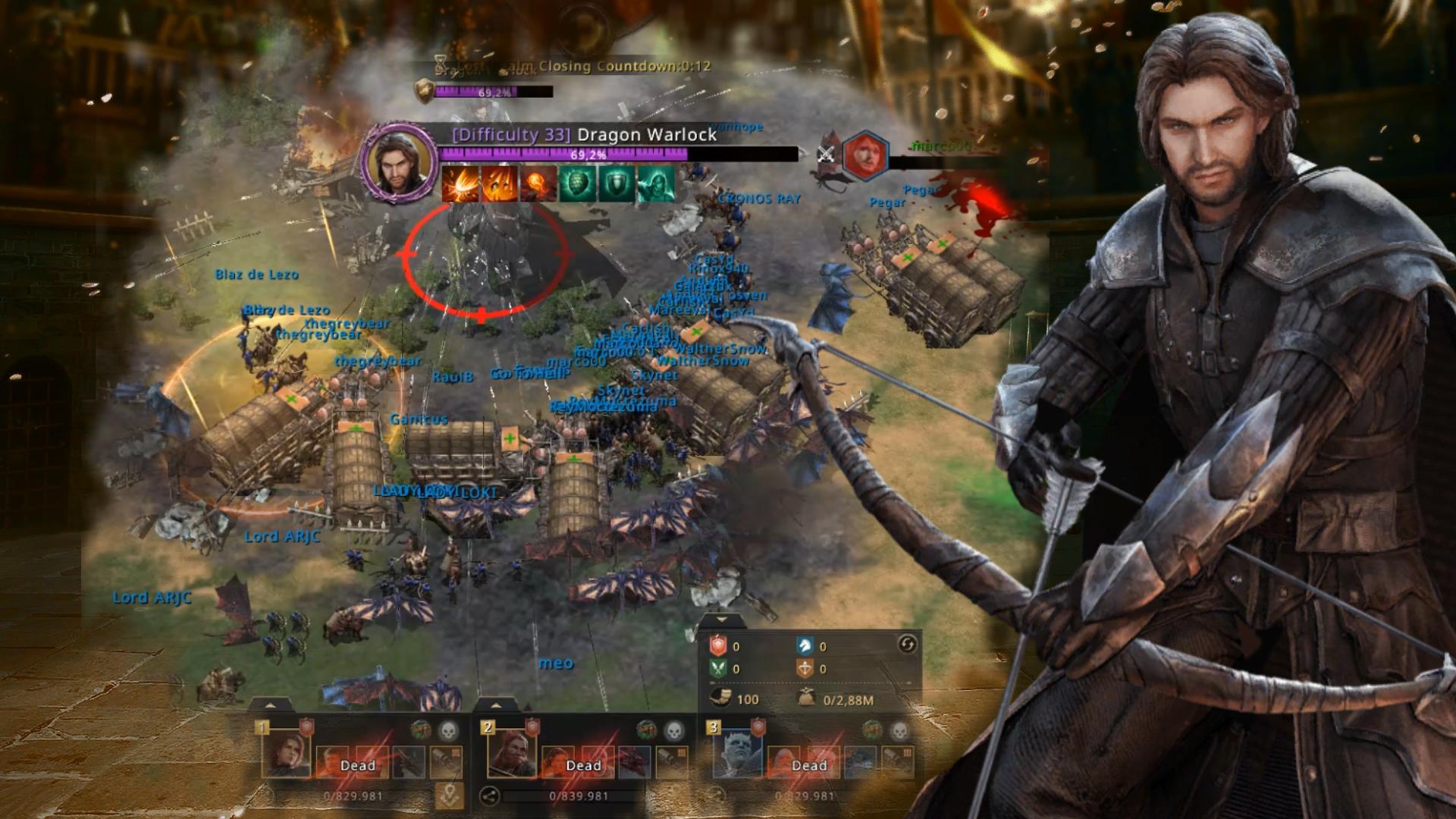Select the army 2 commander portrait
Viewport: 1456px width, 819px height.
(x=513, y=751)
